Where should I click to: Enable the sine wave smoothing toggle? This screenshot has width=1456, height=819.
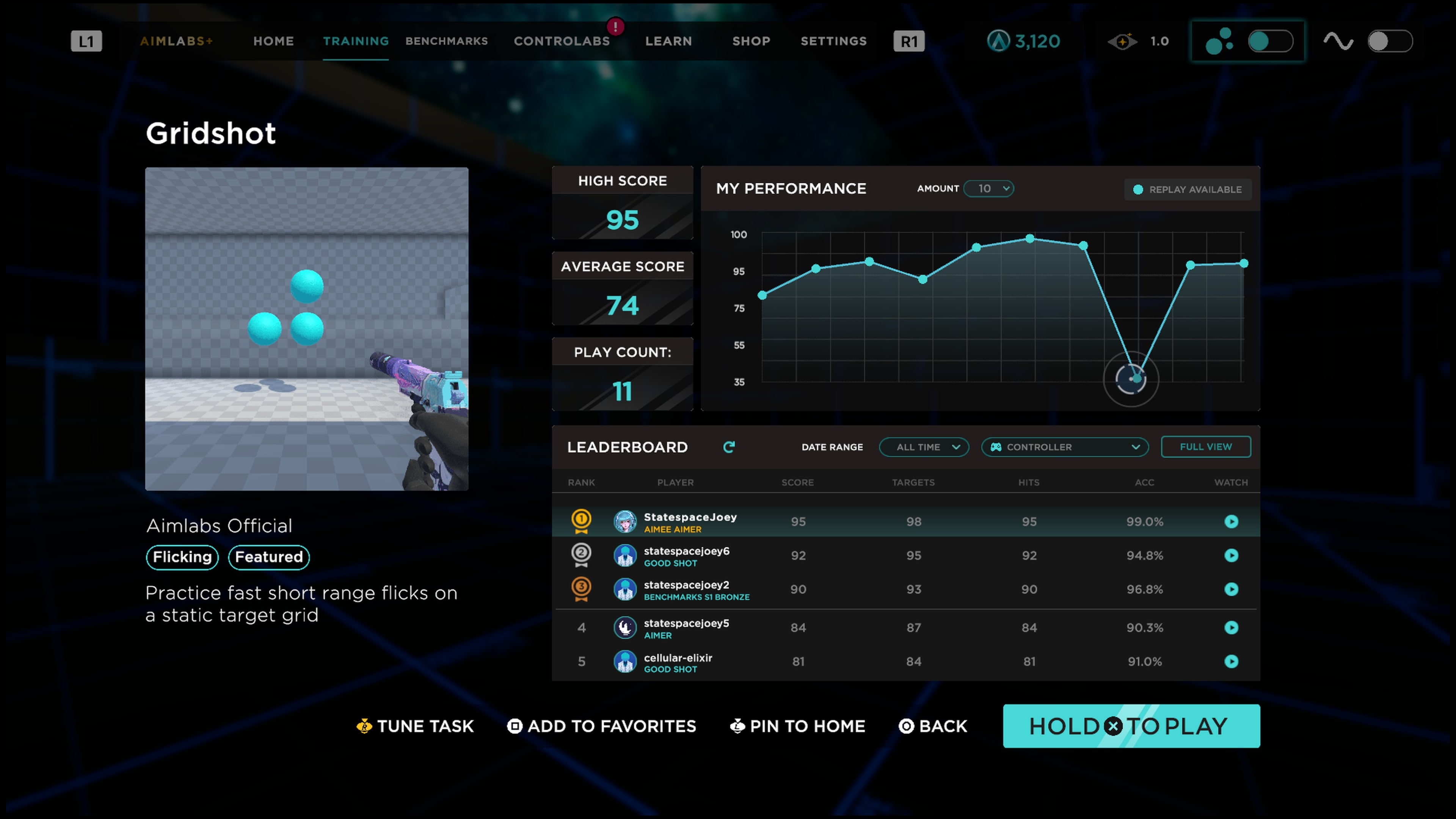(1389, 41)
